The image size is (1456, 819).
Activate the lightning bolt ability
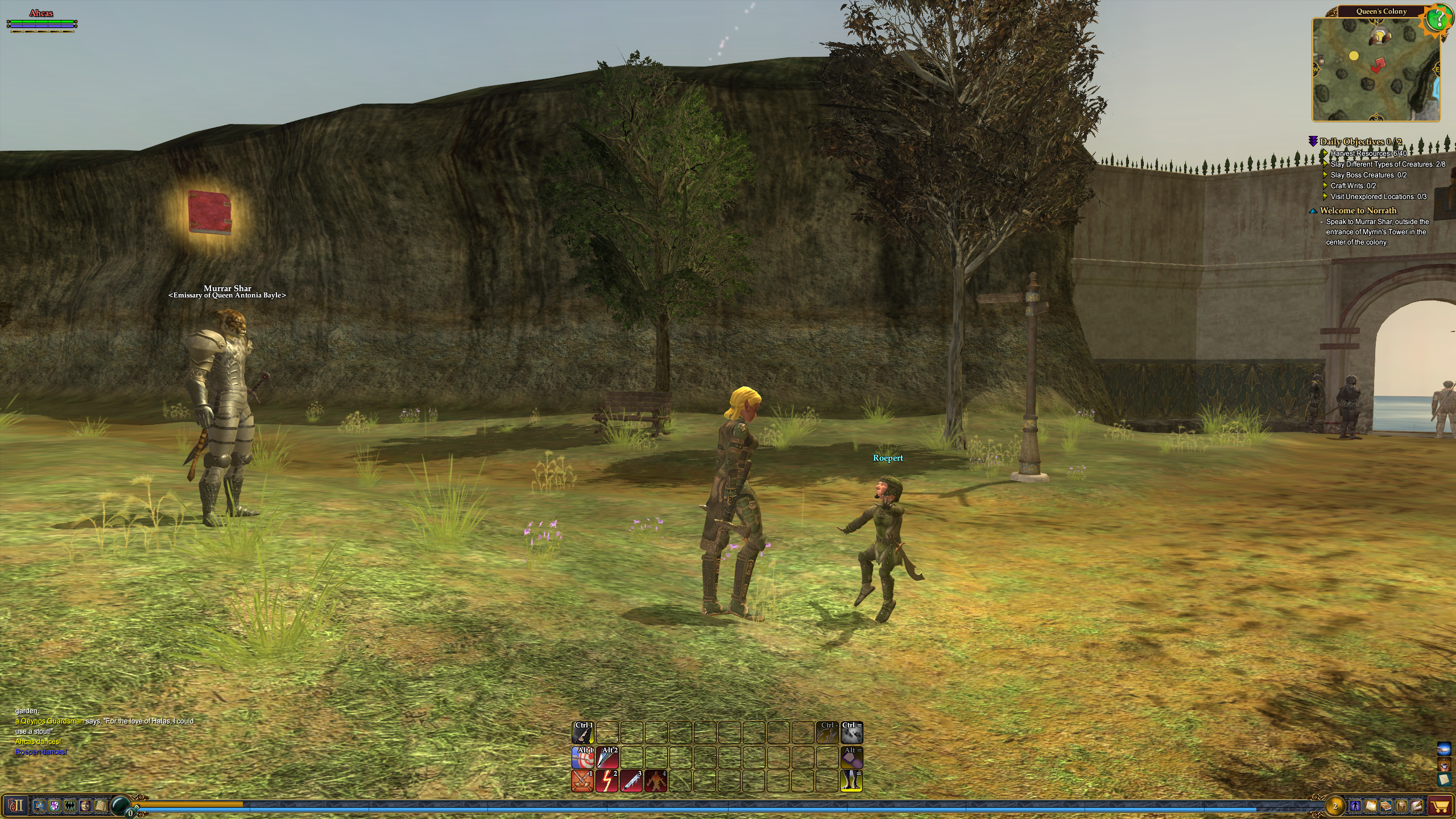coord(607,781)
